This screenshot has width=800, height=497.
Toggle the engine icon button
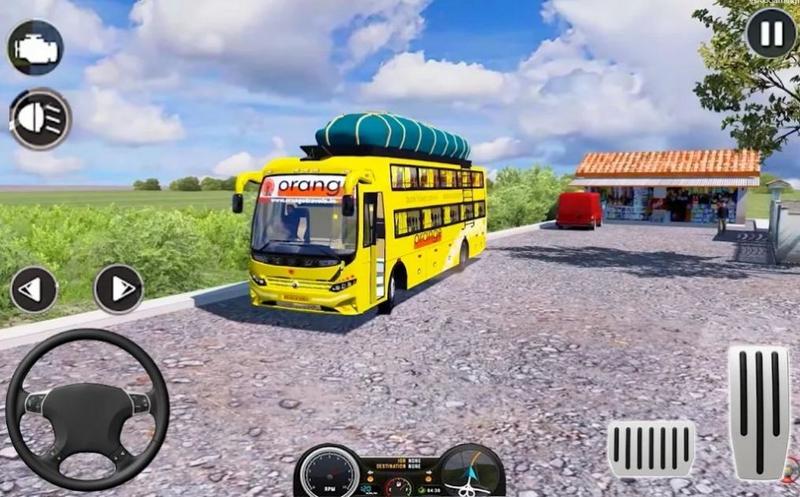35,47
